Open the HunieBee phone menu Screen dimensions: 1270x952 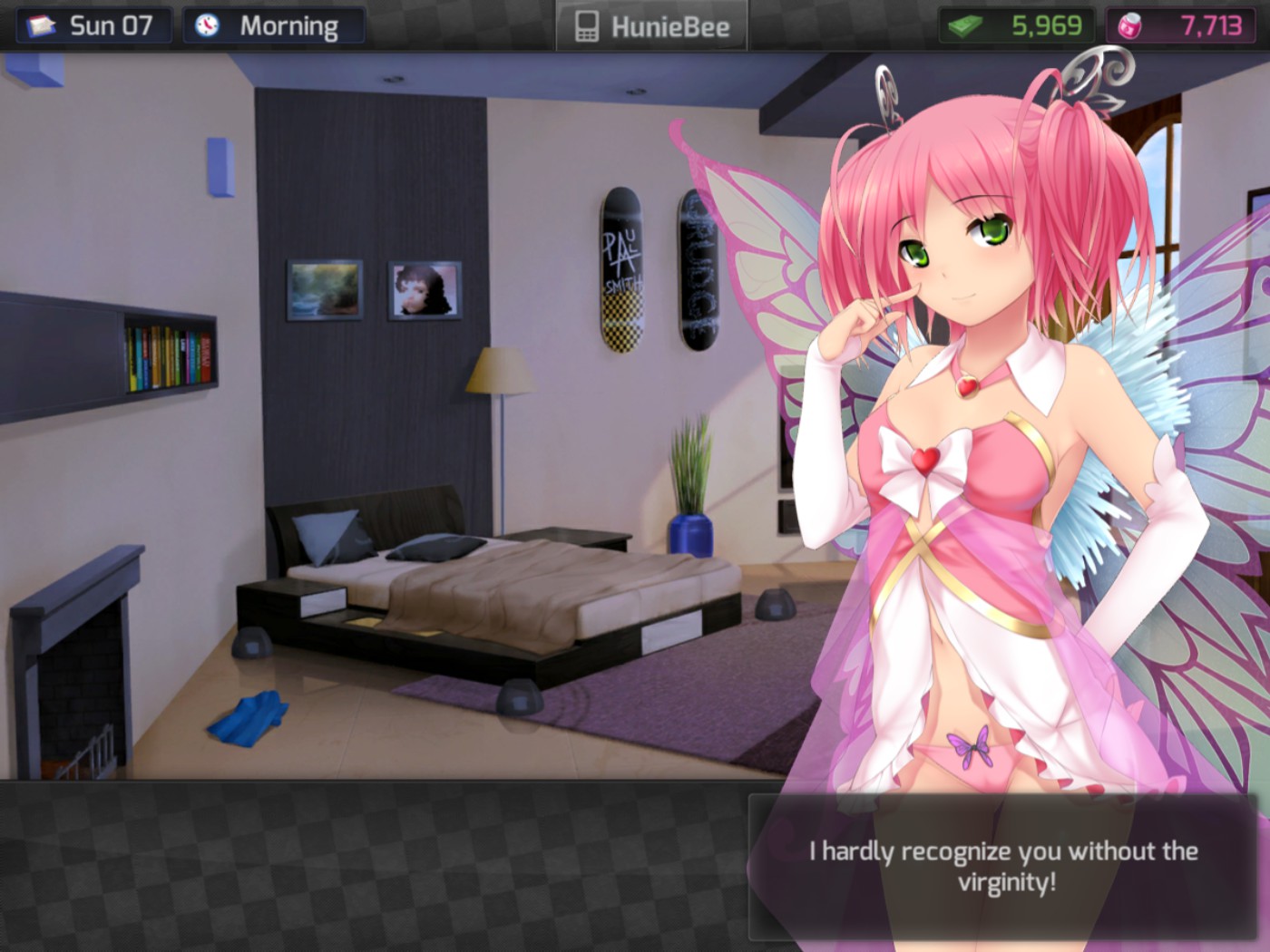point(651,25)
